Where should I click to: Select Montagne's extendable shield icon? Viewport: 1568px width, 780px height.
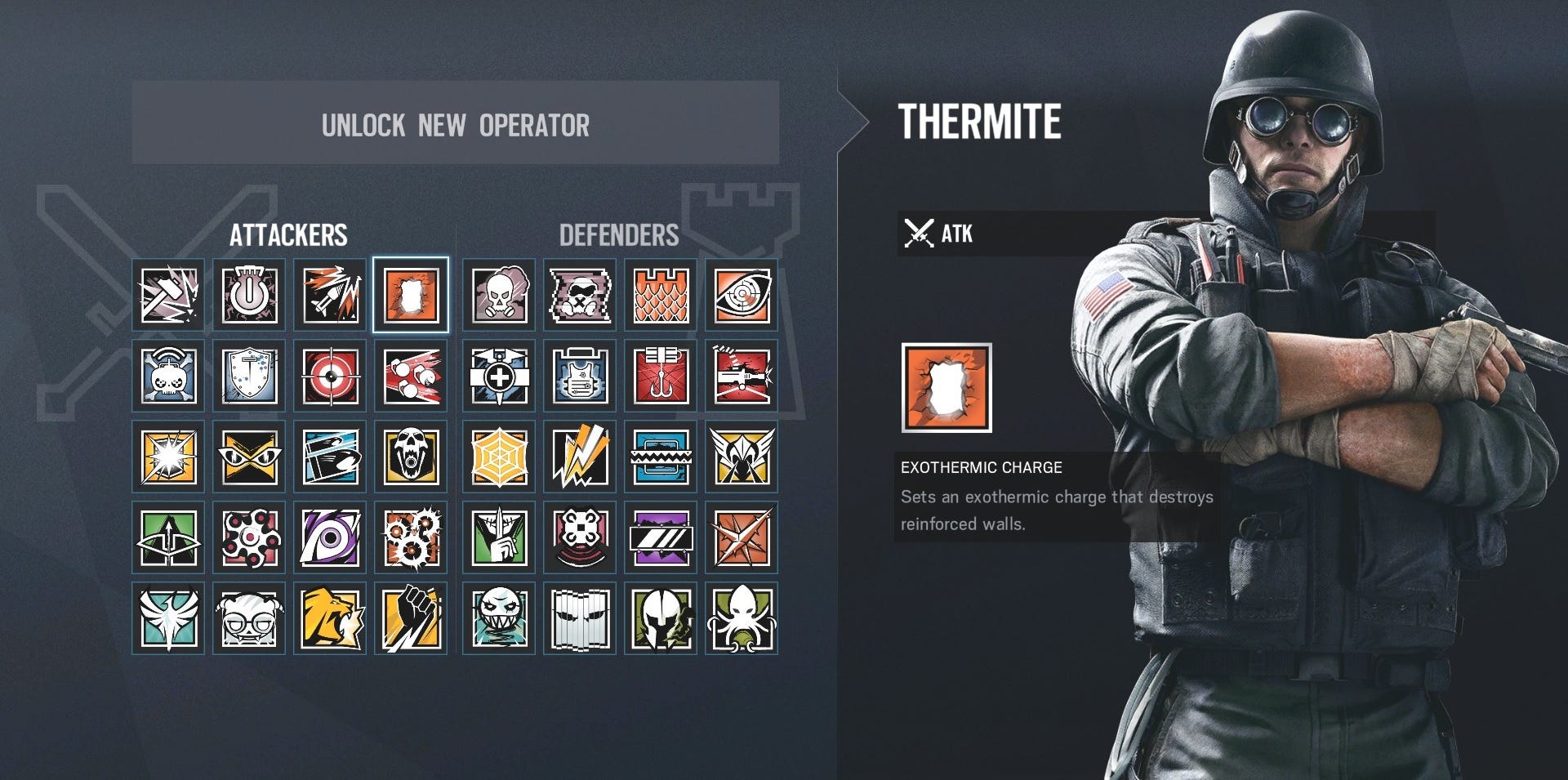[x=249, y=377]
